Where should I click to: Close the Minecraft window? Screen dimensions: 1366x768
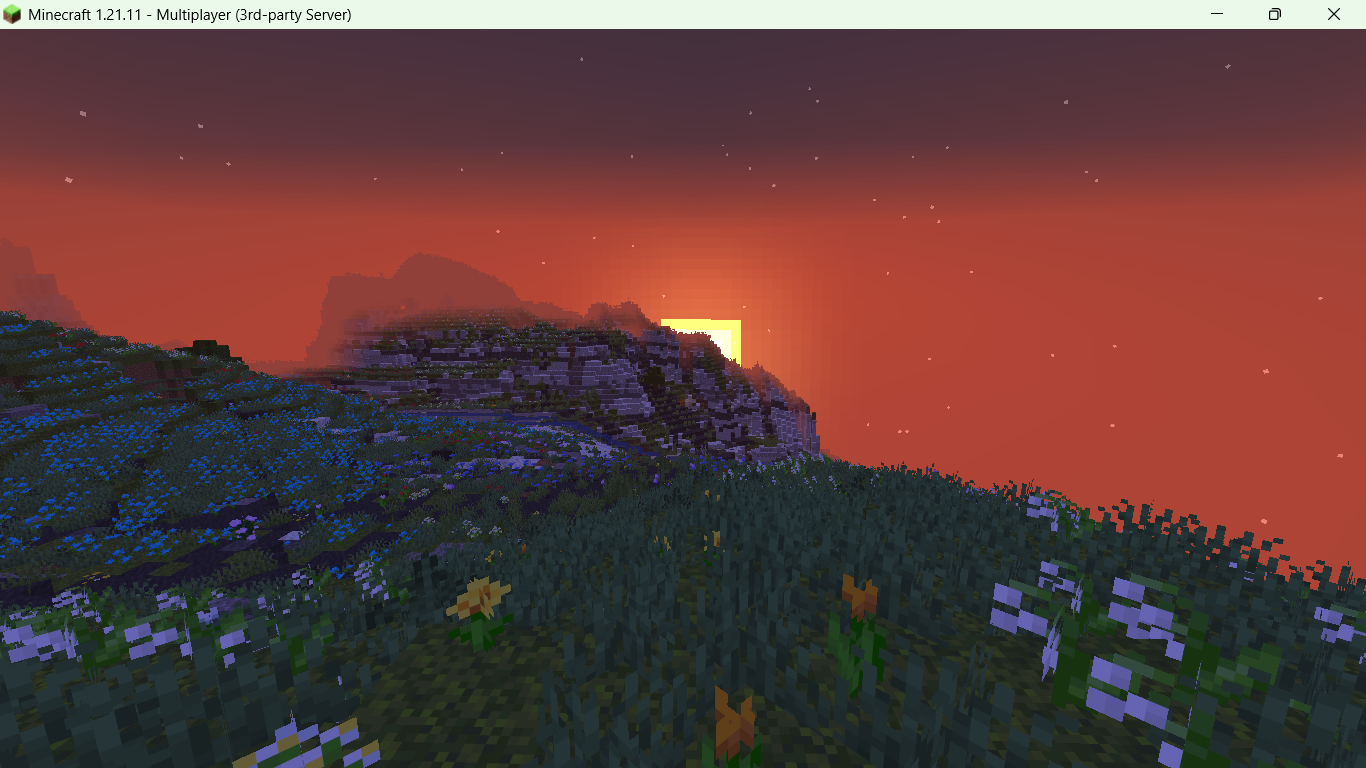[x=1334, y=14]
